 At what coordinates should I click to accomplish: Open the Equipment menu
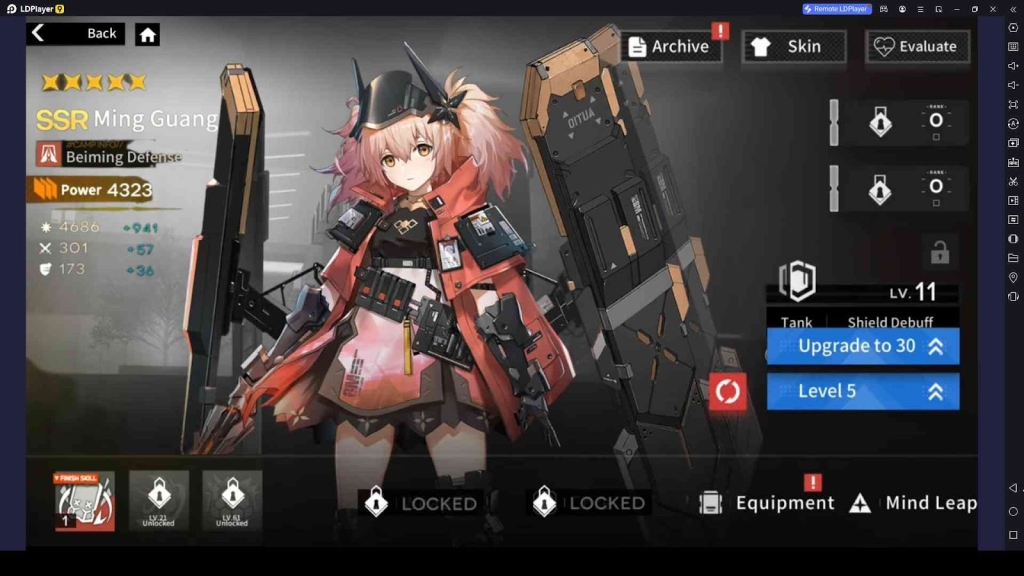pyautogui.click(x=768, y=503)
